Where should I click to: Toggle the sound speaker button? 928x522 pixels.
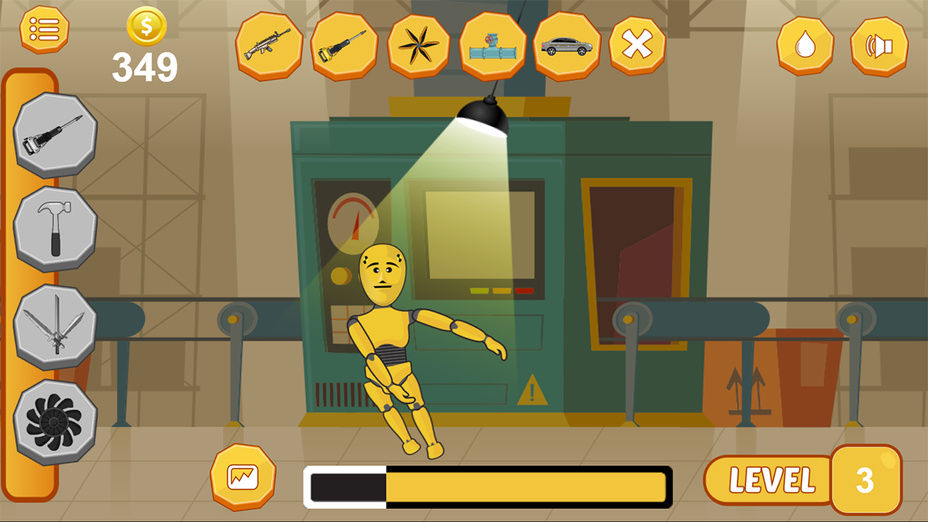pyautogui.click(x=879, y=46)
